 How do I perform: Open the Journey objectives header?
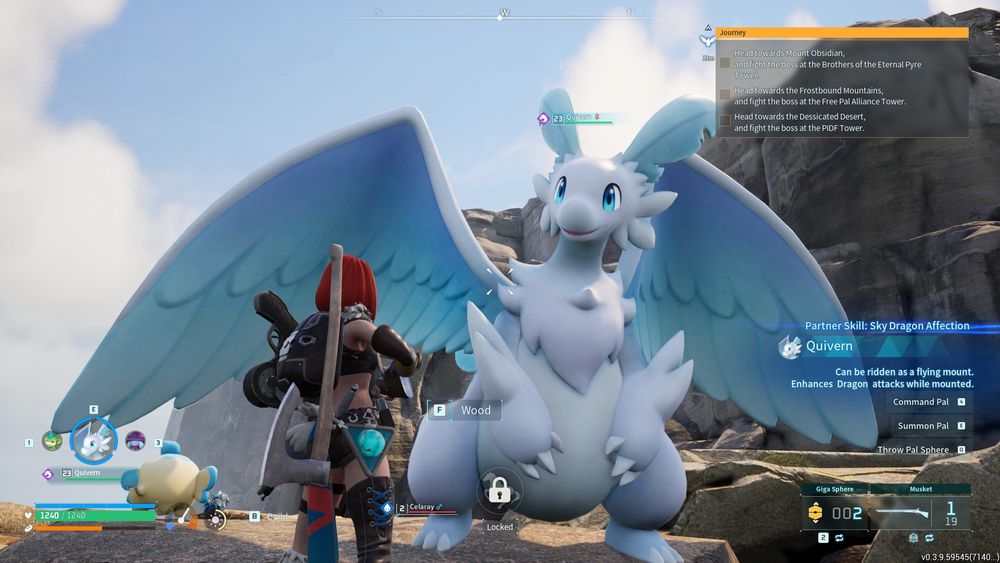(842, 33)
